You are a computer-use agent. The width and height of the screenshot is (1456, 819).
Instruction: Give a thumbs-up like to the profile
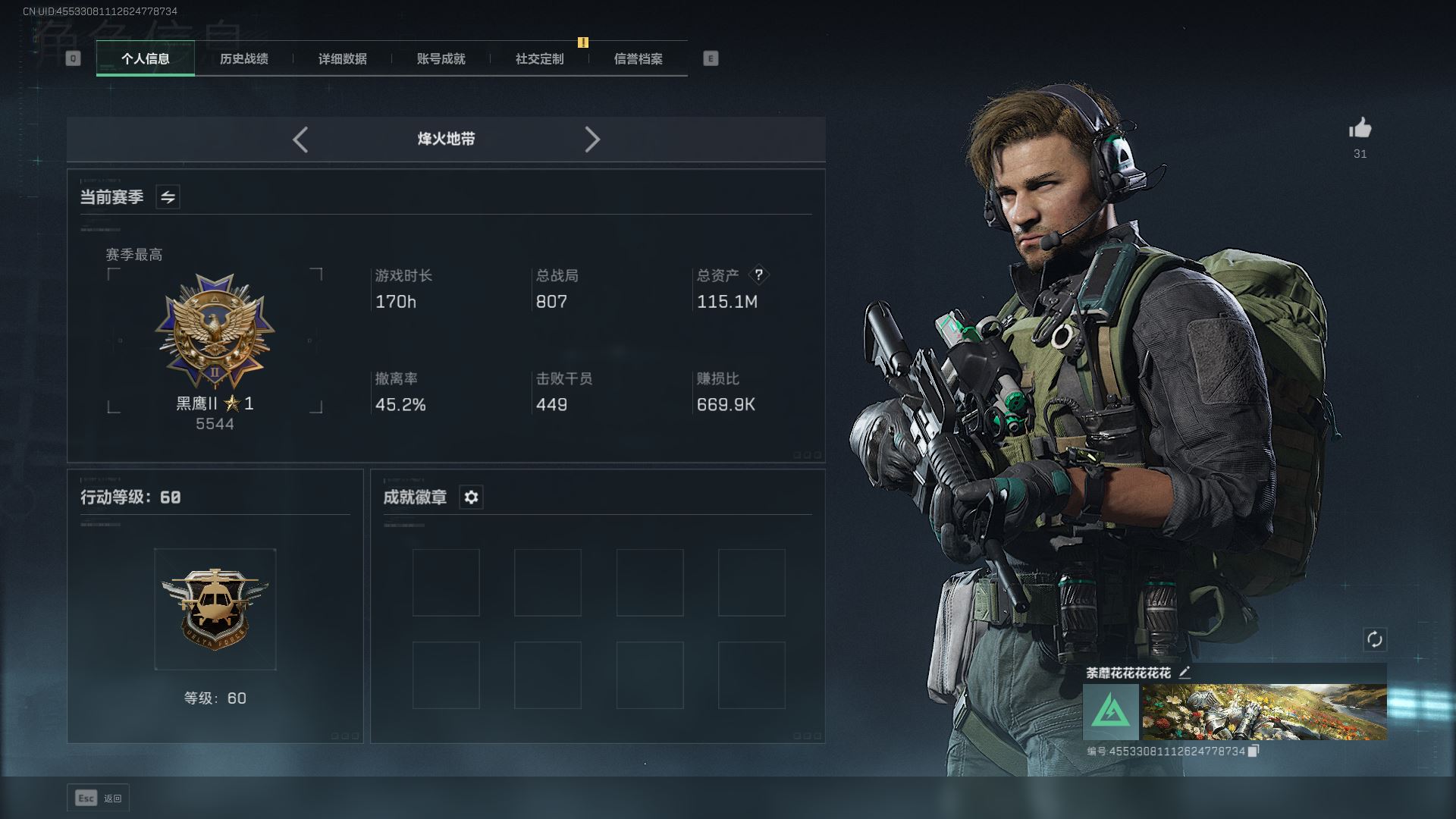click(x=1360, y=129)
